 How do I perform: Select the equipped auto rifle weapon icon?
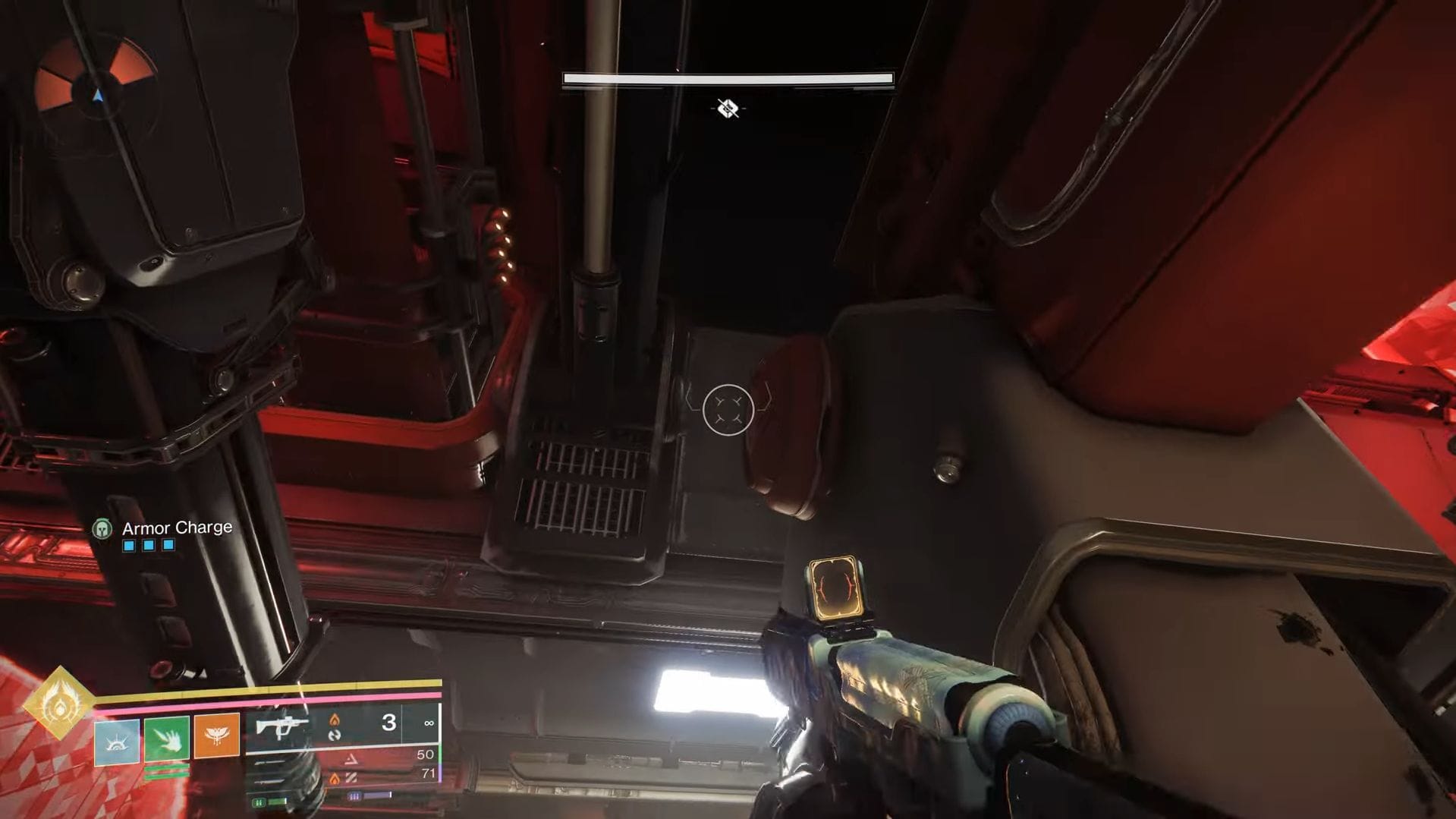(x=281, y=728)
